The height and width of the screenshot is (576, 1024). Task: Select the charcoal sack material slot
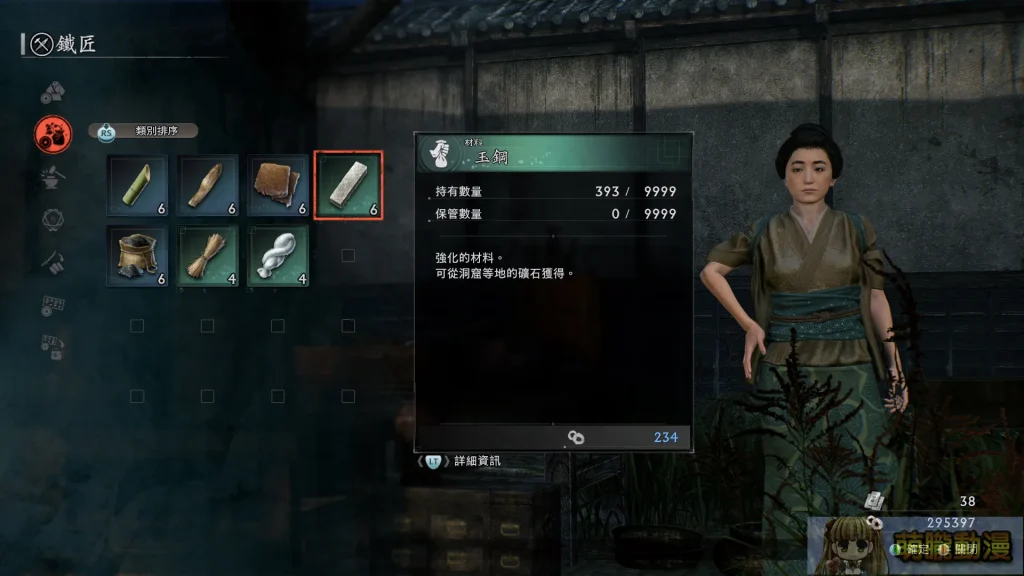138,255
